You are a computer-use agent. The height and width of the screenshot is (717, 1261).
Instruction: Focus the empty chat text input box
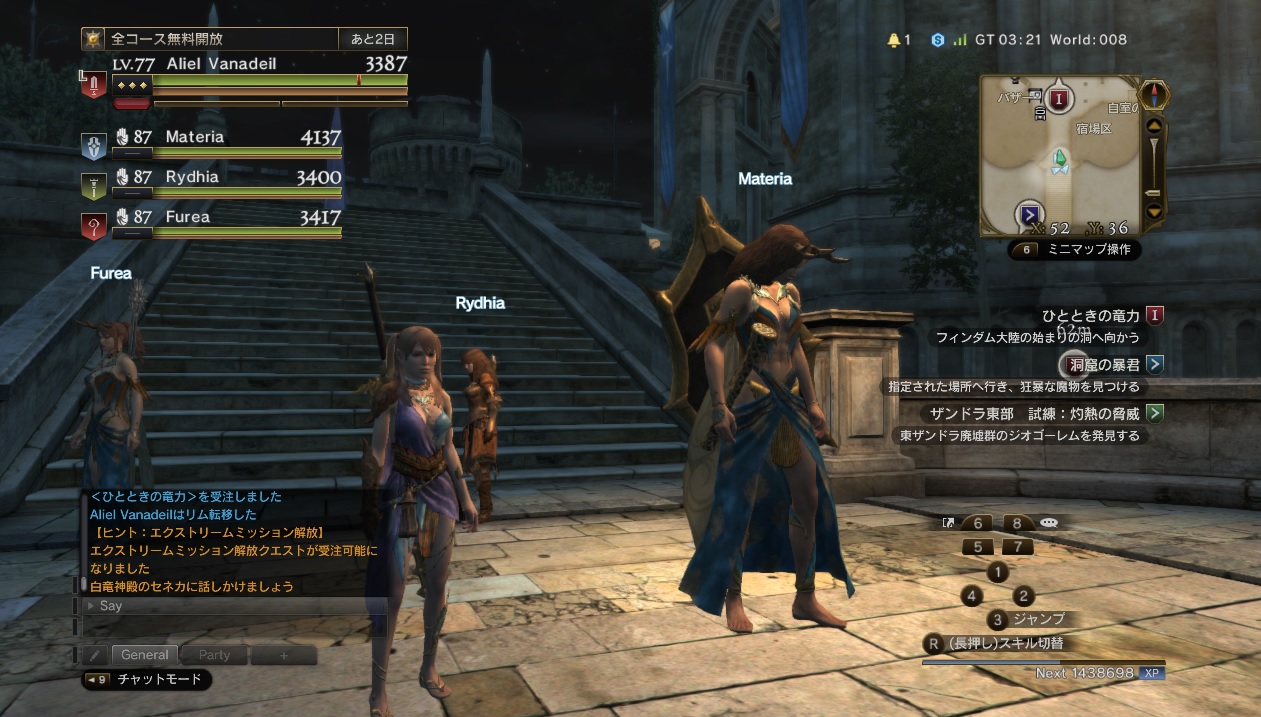(235, 626)
